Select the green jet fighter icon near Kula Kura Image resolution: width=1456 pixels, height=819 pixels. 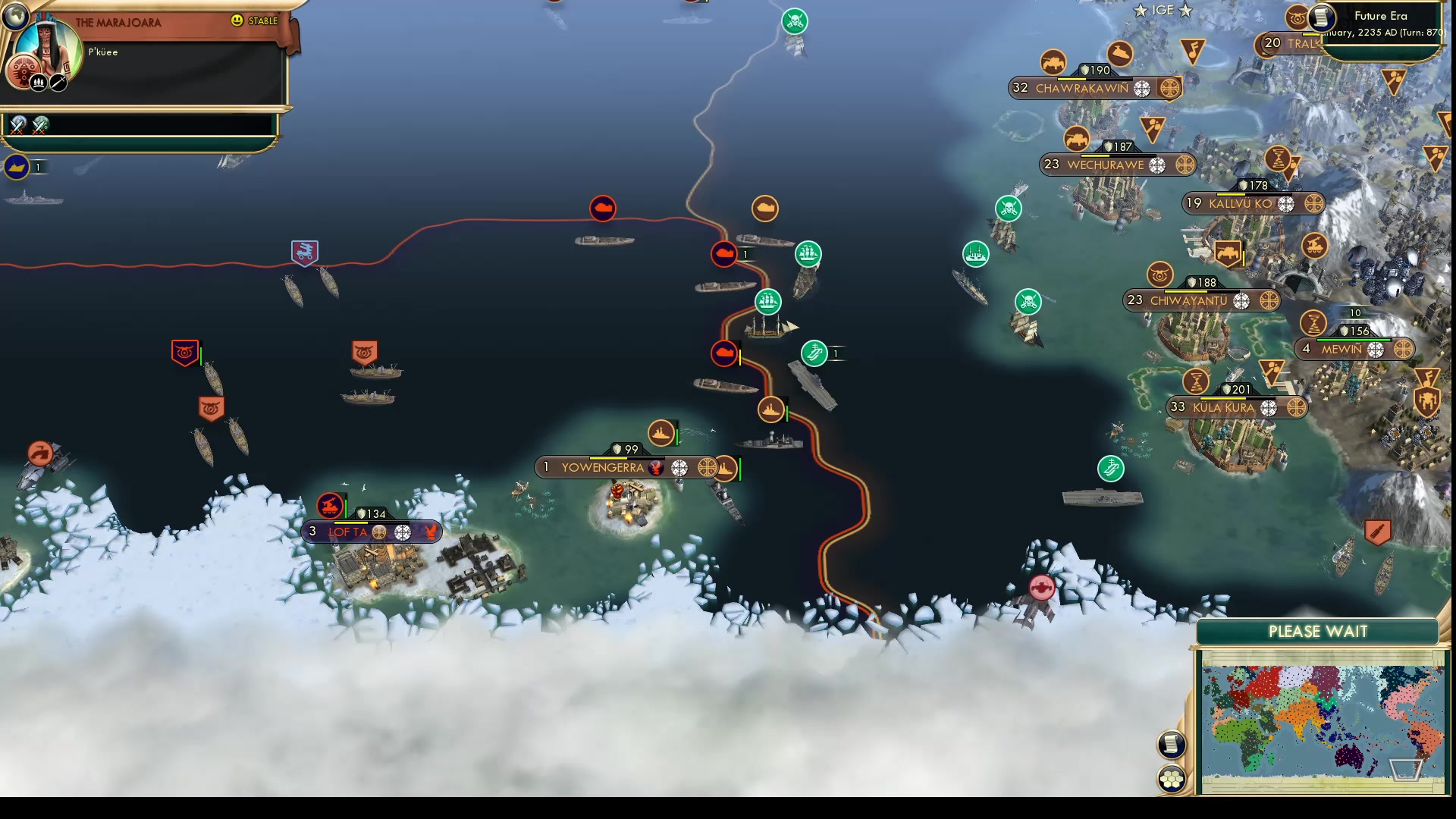click(1112, 468)
